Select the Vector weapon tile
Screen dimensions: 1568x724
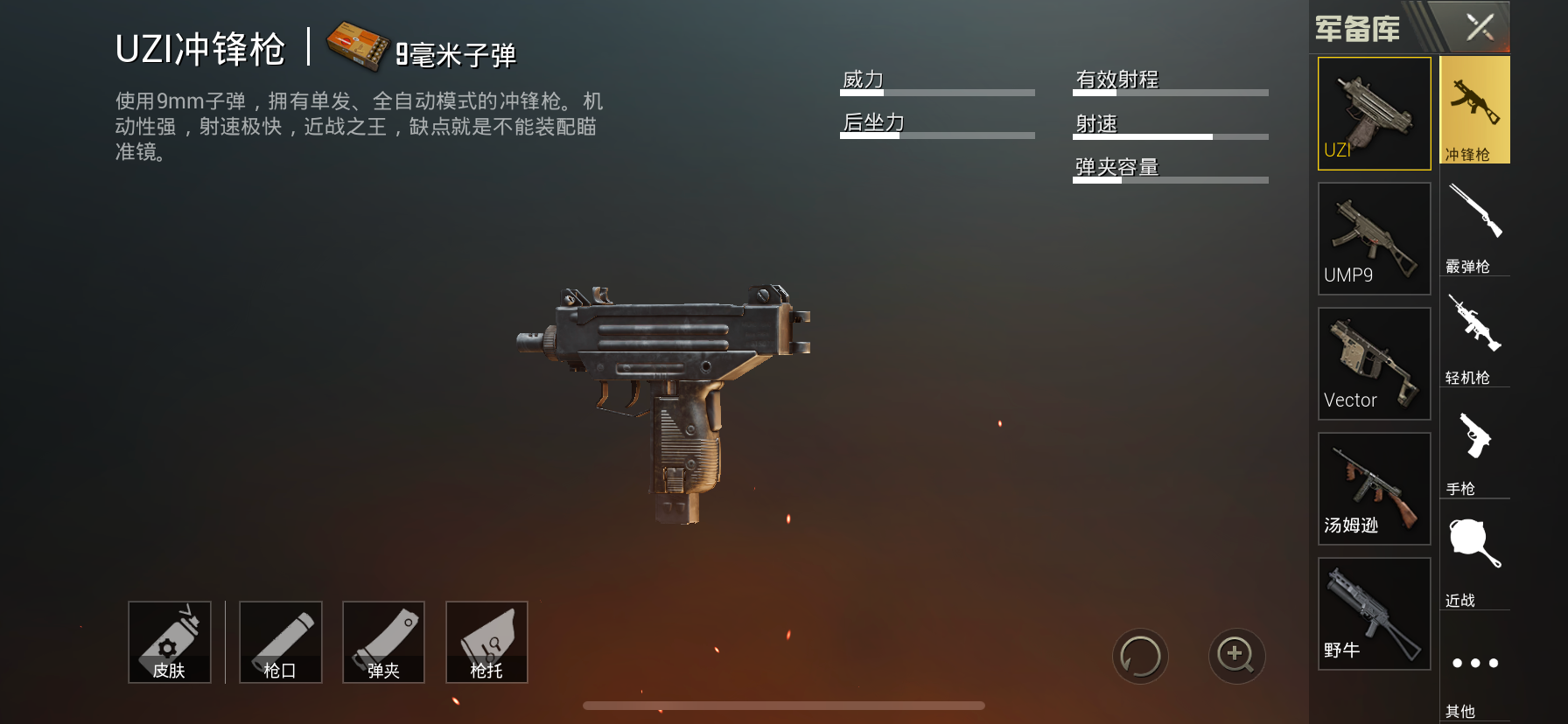(x=1374, y=364)
